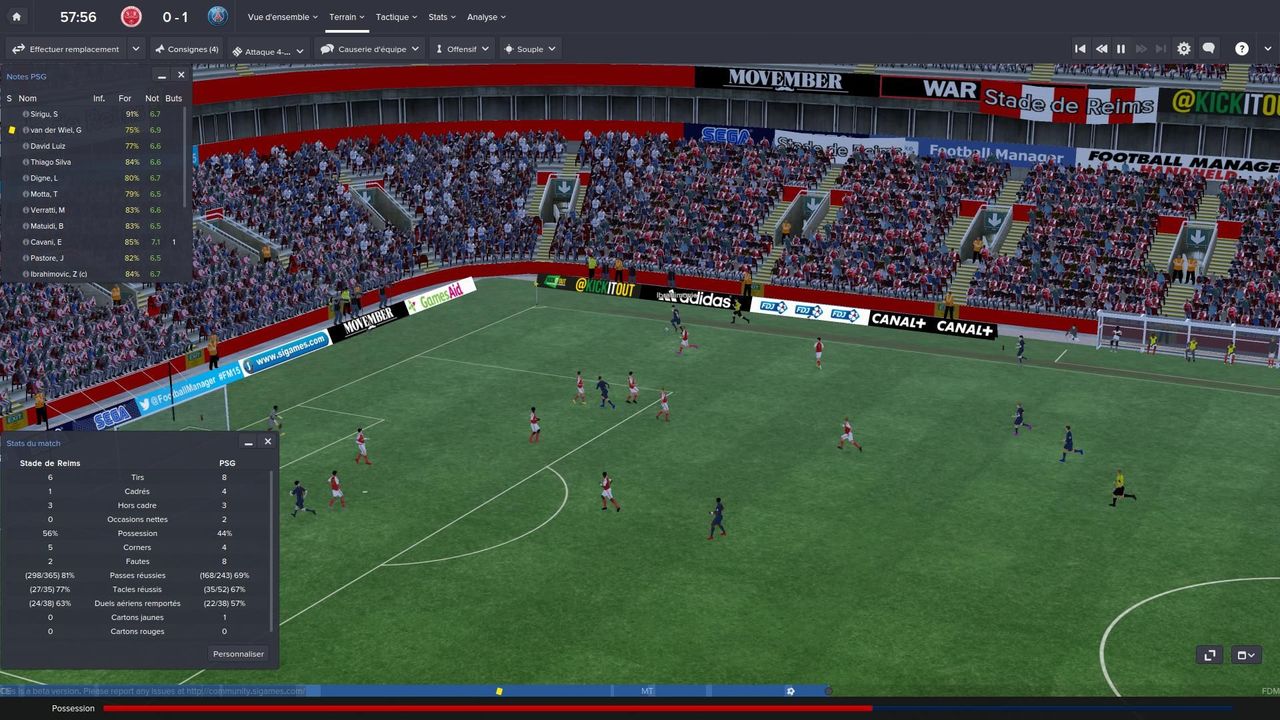Viewport: 1280px width, 720px height.
Task: Switch to the Tactique menu
Action: point(395,17)
